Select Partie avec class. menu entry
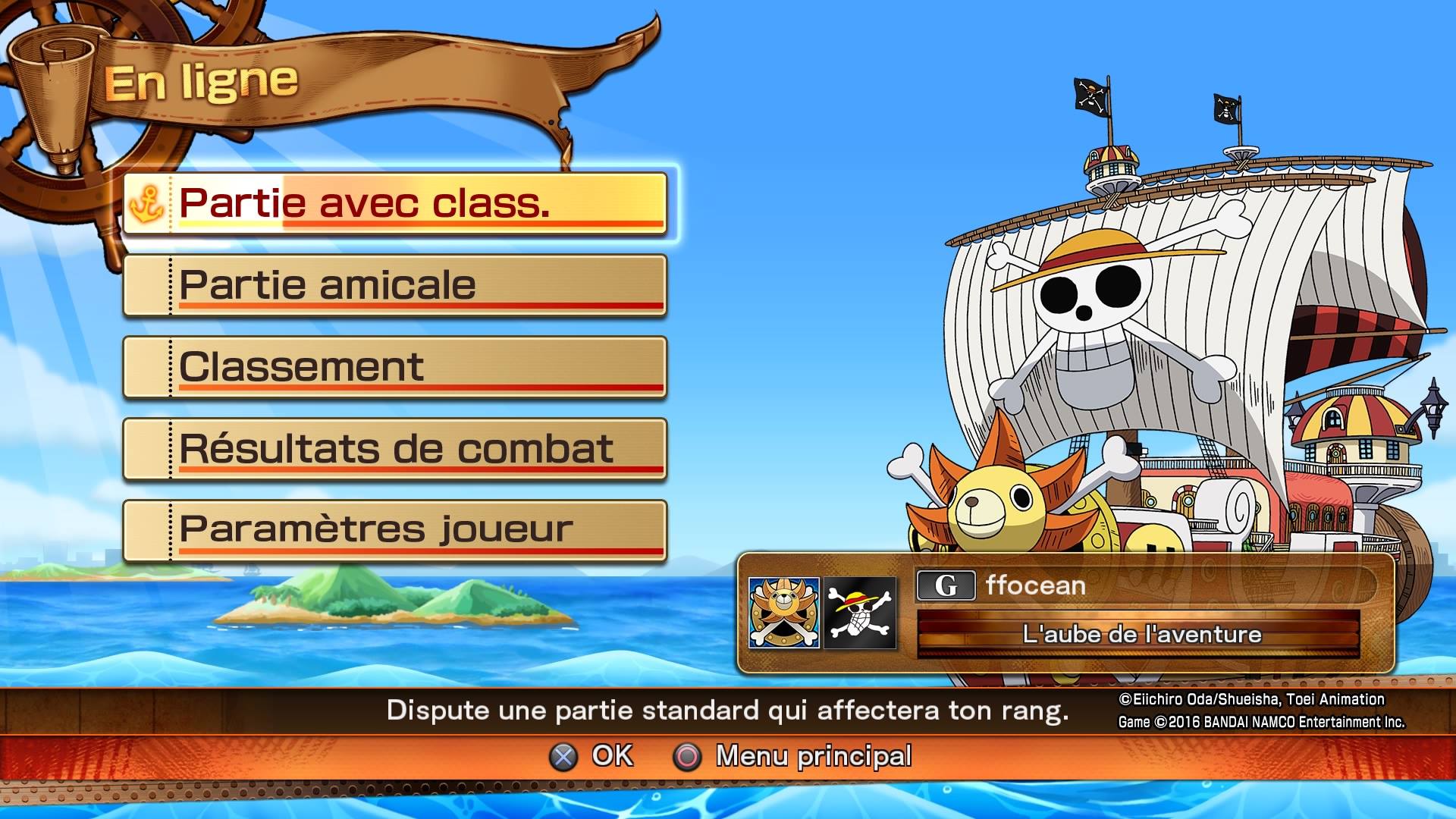 coord(395,203)
